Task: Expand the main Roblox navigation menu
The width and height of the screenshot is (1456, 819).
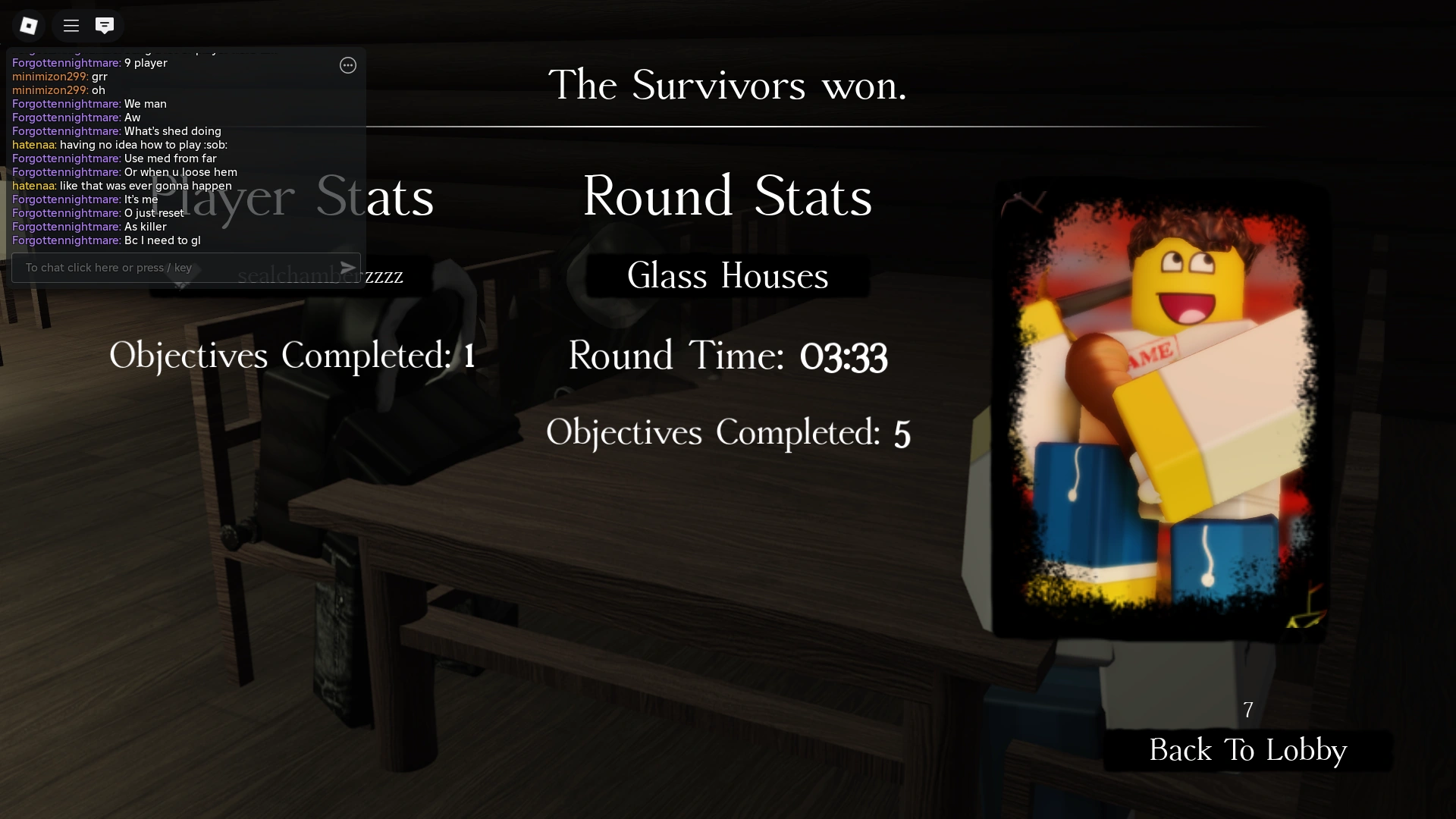Action: [x=70, y=25]
